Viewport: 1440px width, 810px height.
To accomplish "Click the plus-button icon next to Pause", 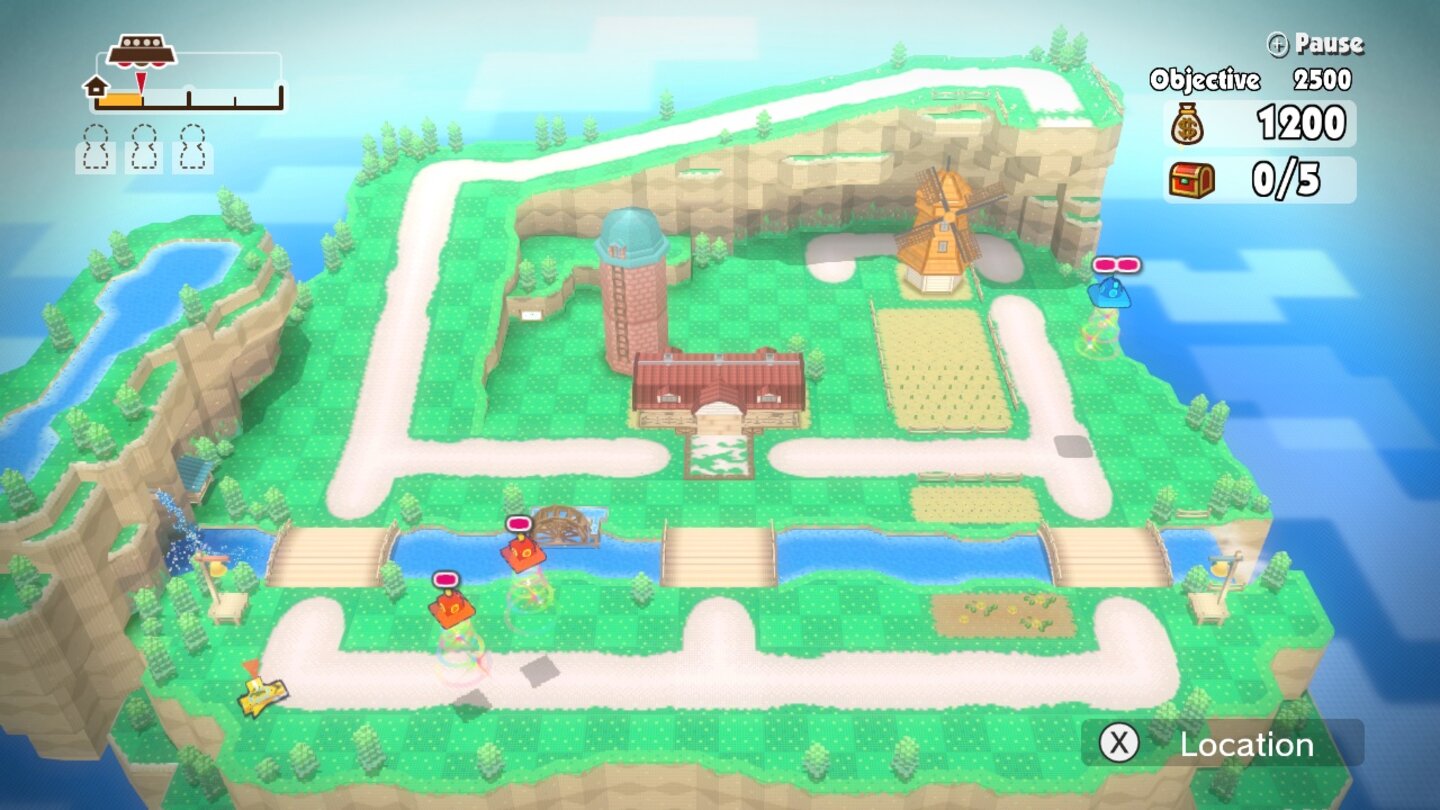I will [1277, 43].
